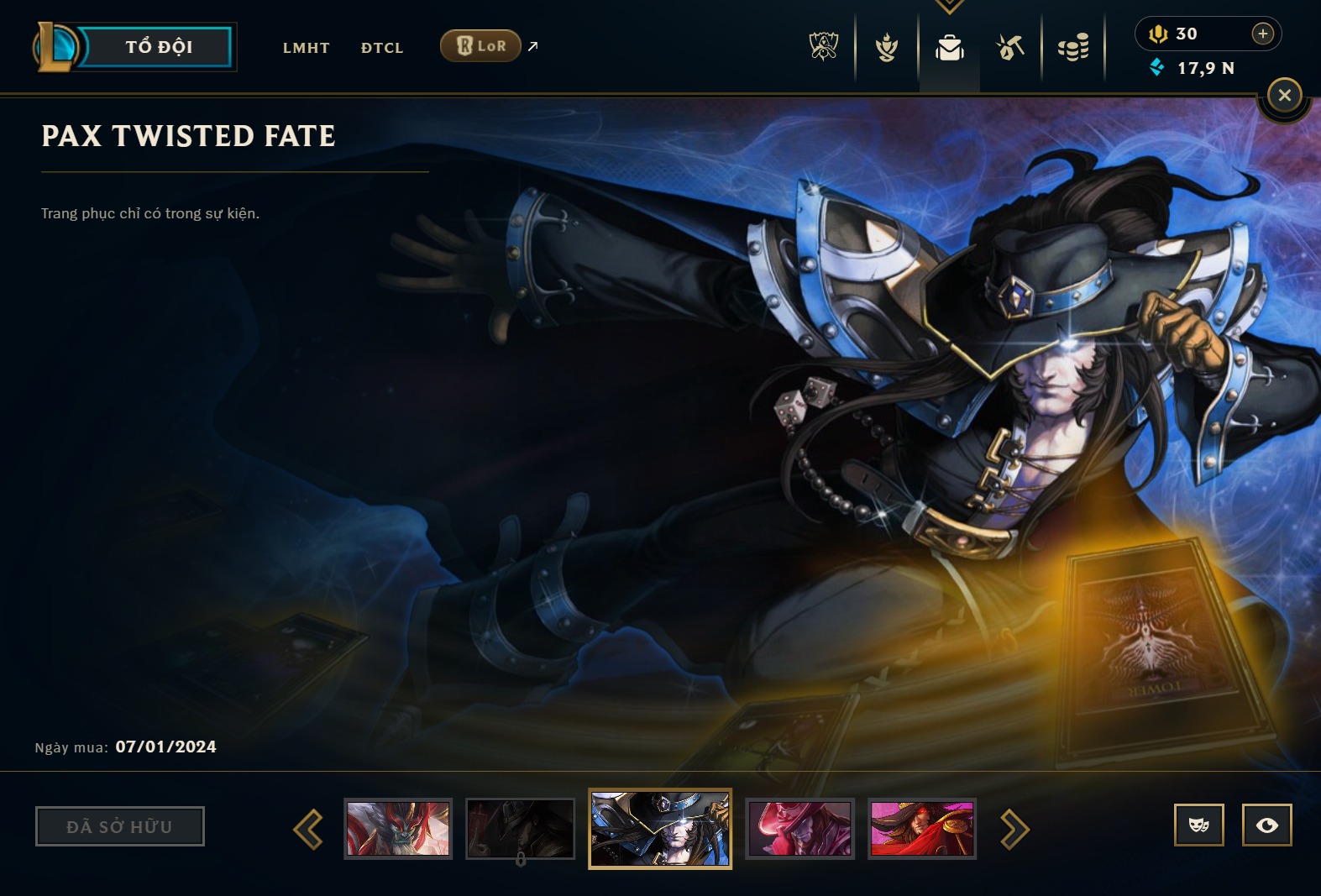Advance the skin carousel with the right chevron
Viewport: 1321px width, 896px height.
1015,829
